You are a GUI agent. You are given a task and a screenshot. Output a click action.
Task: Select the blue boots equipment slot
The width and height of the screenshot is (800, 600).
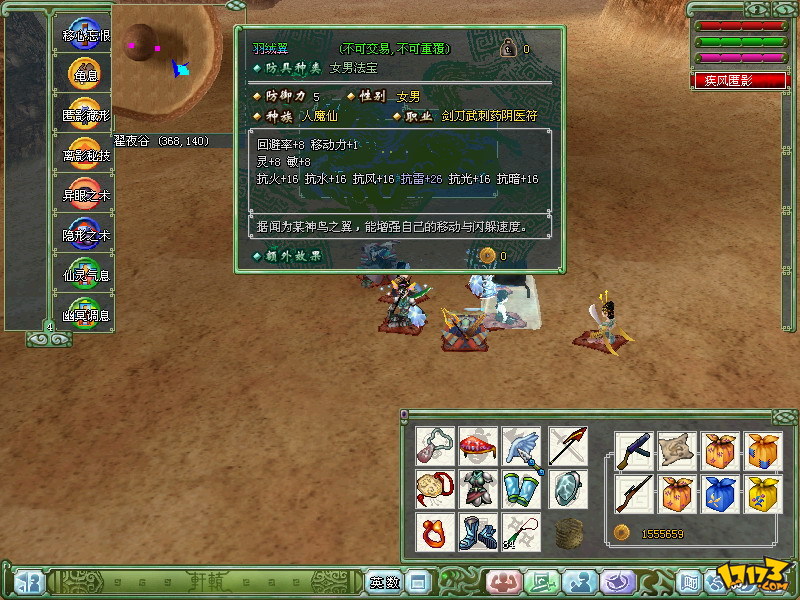[x=479, y=532]
